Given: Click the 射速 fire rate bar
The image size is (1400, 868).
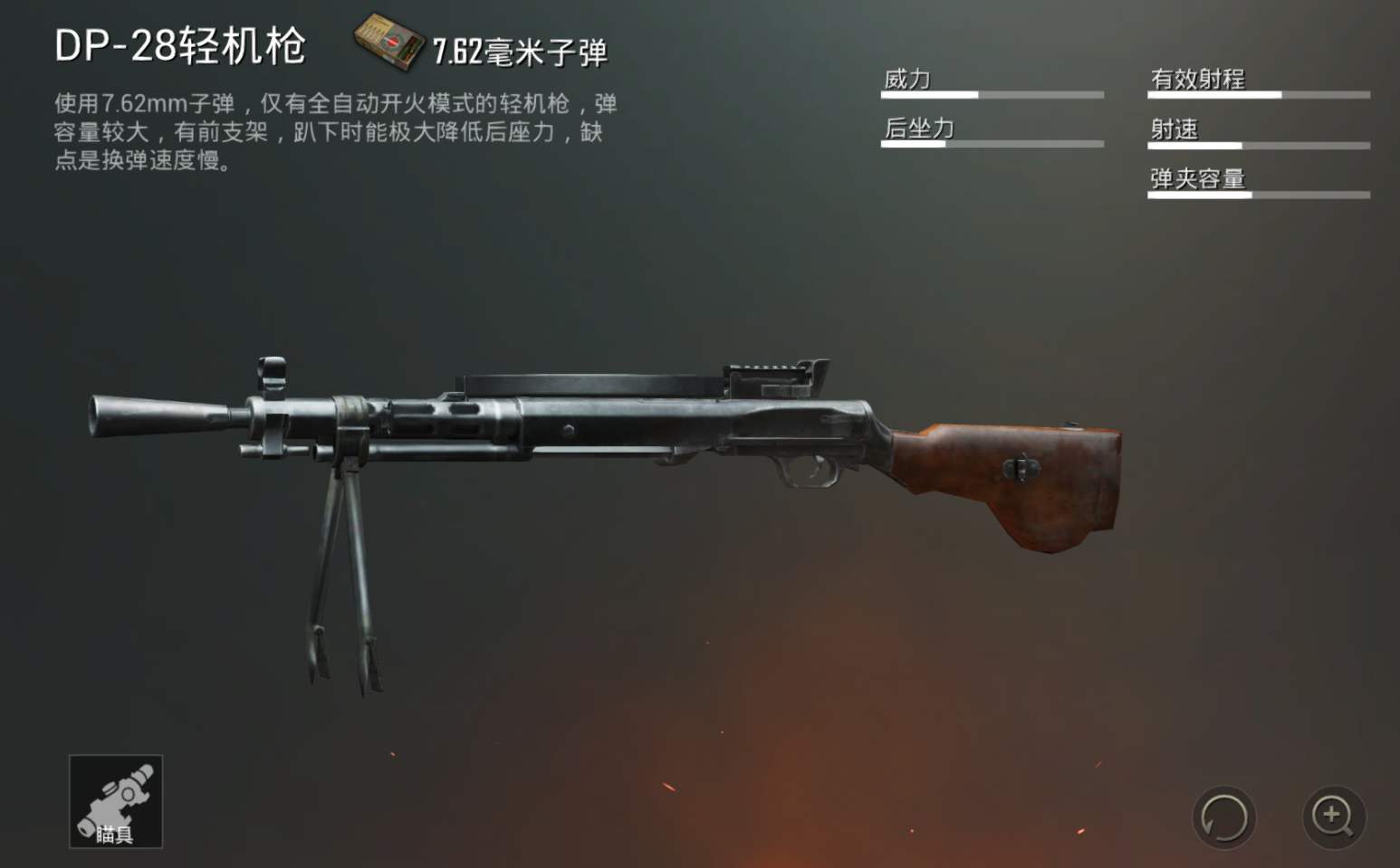Looking at the screenshot, I should (1258, 143).
